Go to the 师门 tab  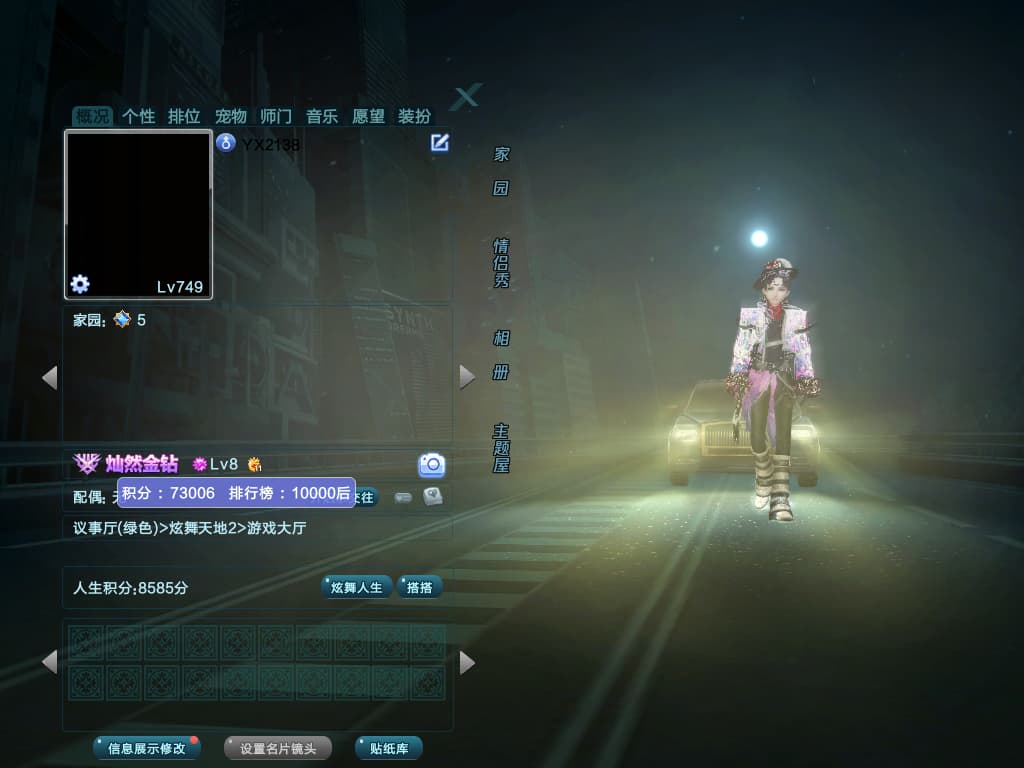(275, 116)
